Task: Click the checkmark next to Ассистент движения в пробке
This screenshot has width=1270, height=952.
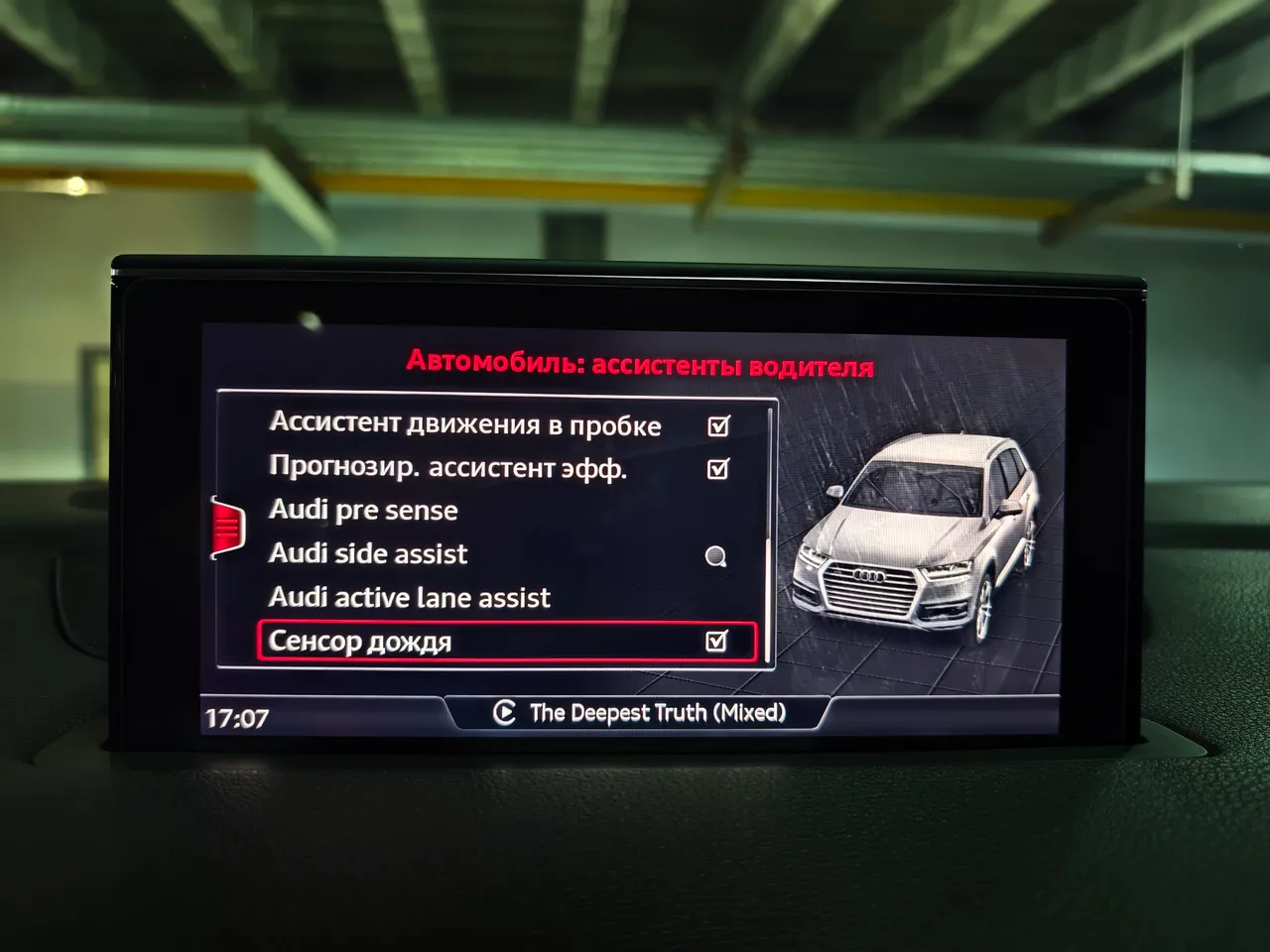Action: point(718,424)
